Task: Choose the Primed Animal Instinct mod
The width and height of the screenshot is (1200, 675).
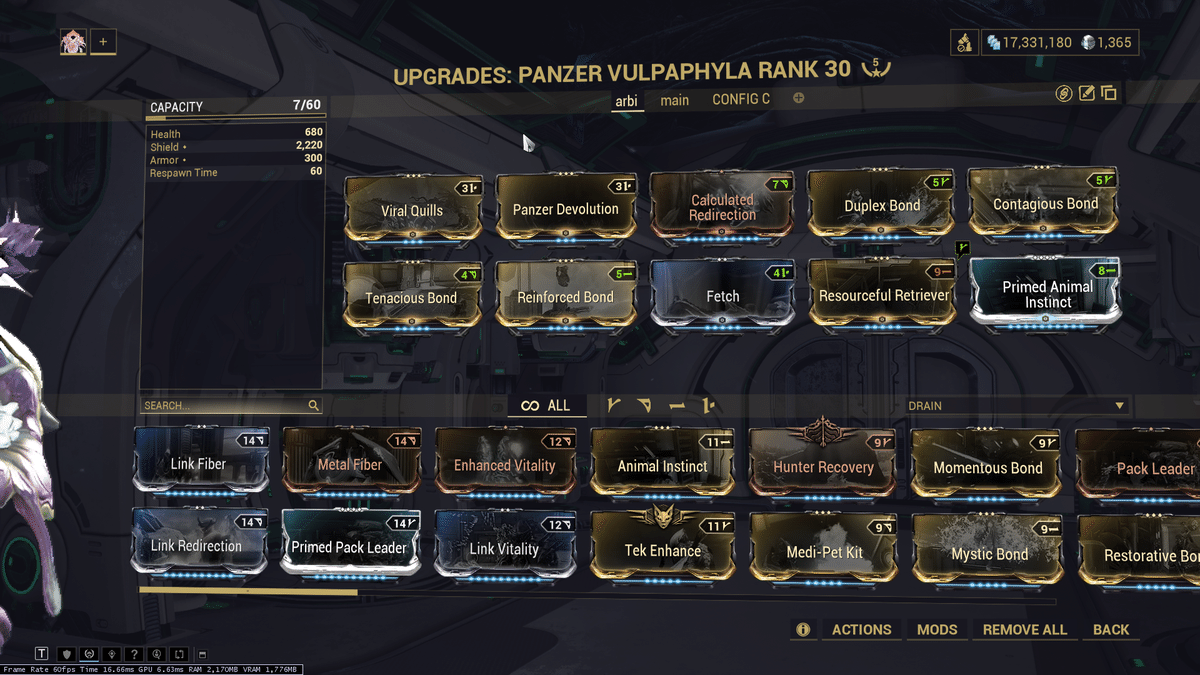Action: [x=1047, y=292]
